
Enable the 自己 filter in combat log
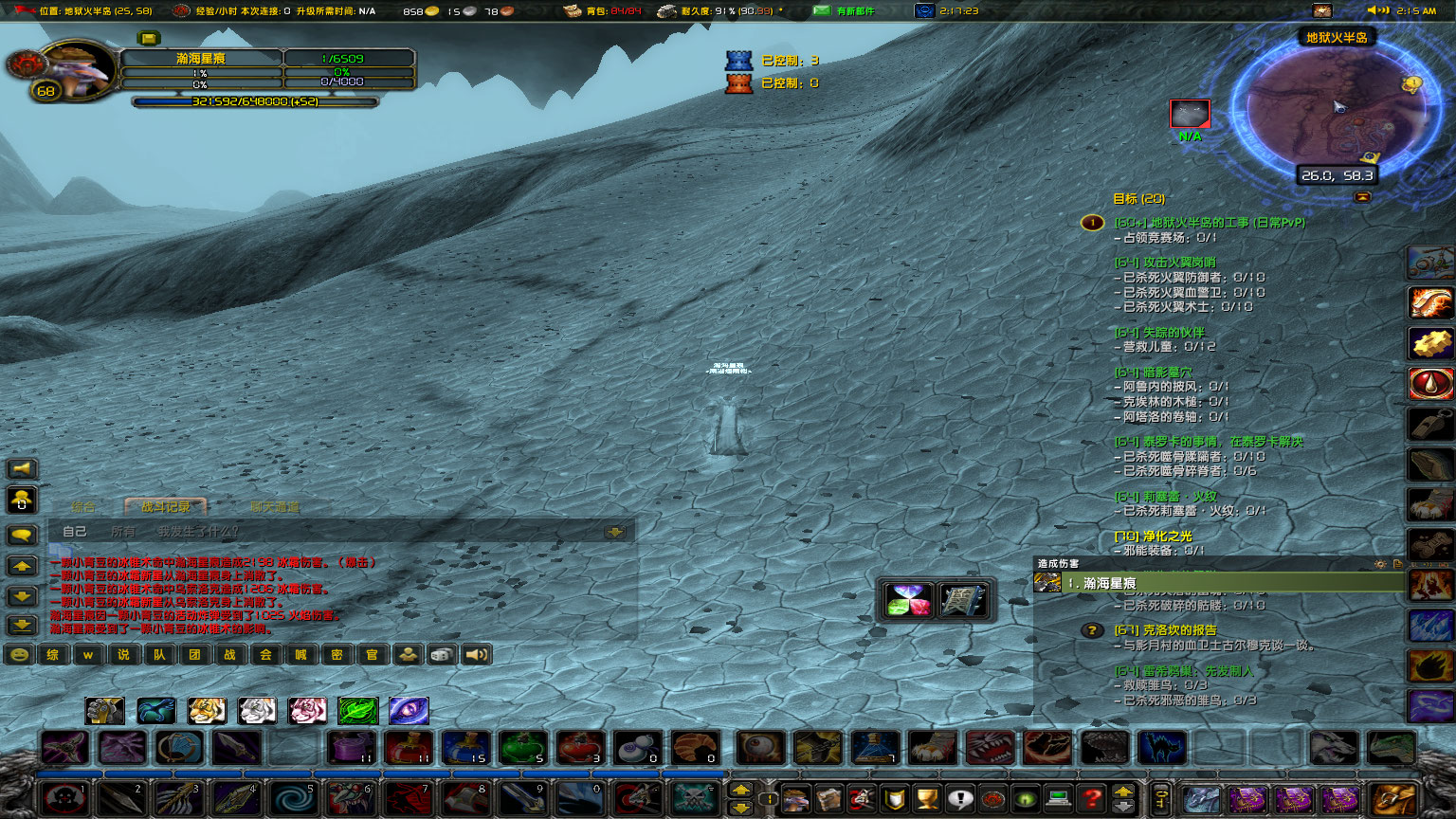click(x=73, y=531)
